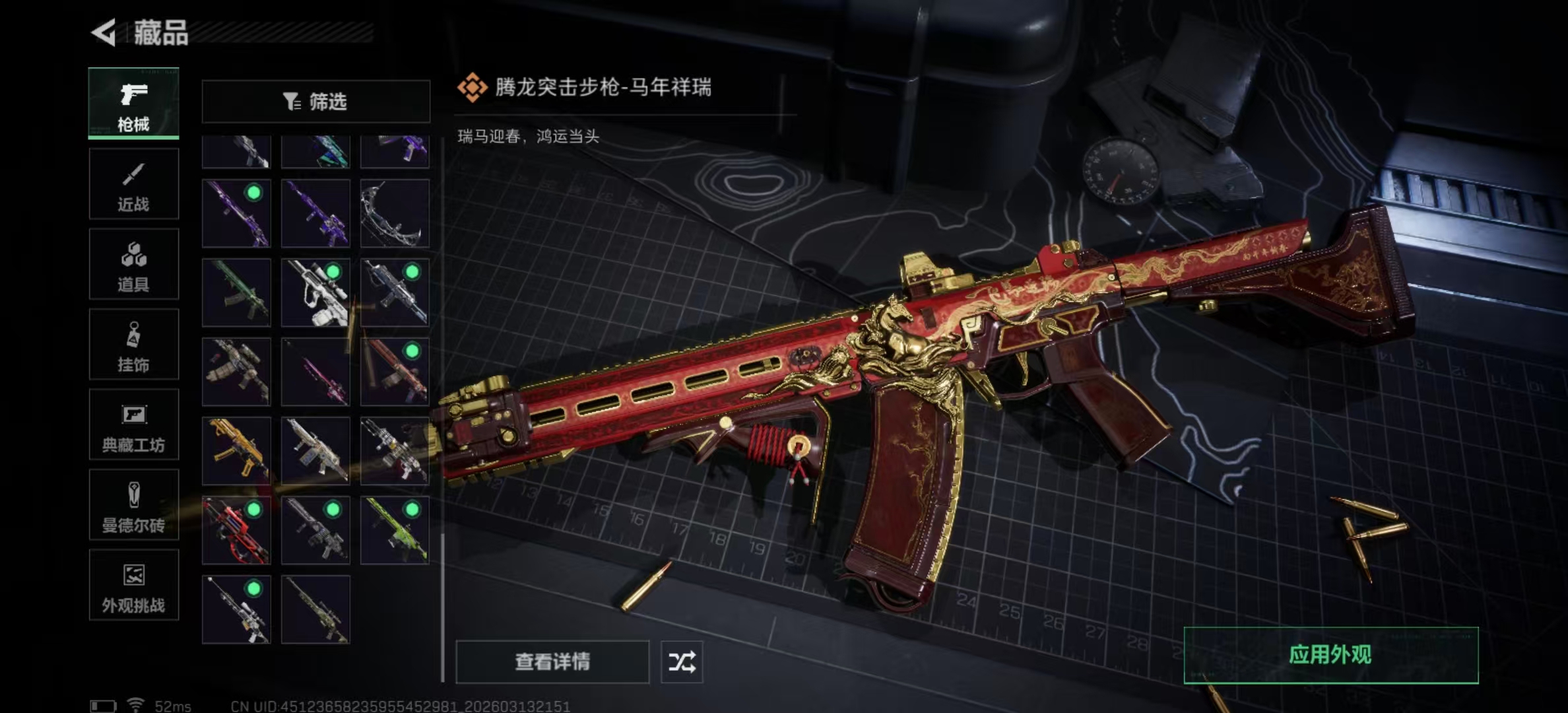The width and height of the screenshot is (1568, 713).
Task: Apply the skin with 应用外观
Action: 1330,655
